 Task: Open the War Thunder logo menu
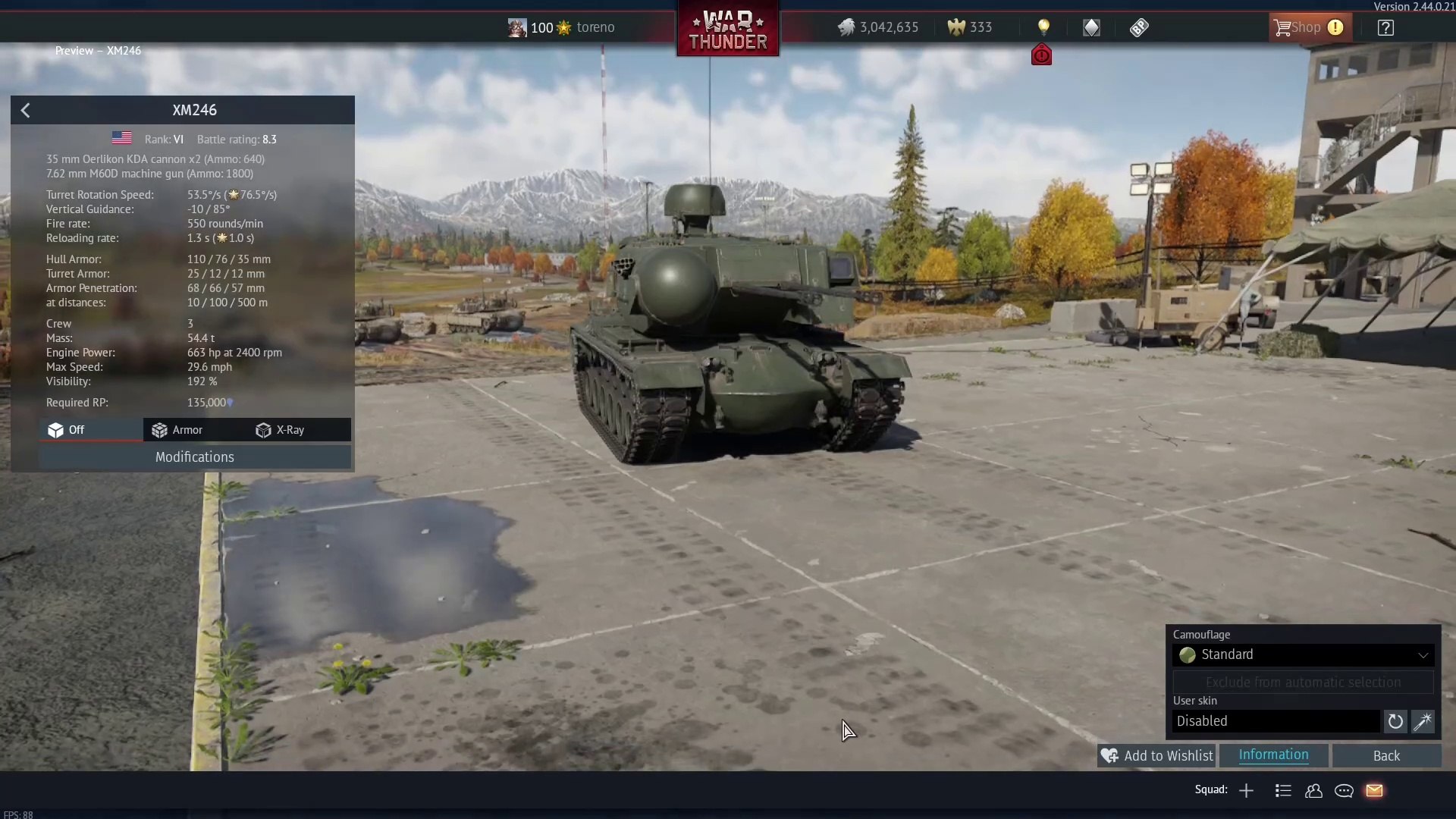coord(727,30)
